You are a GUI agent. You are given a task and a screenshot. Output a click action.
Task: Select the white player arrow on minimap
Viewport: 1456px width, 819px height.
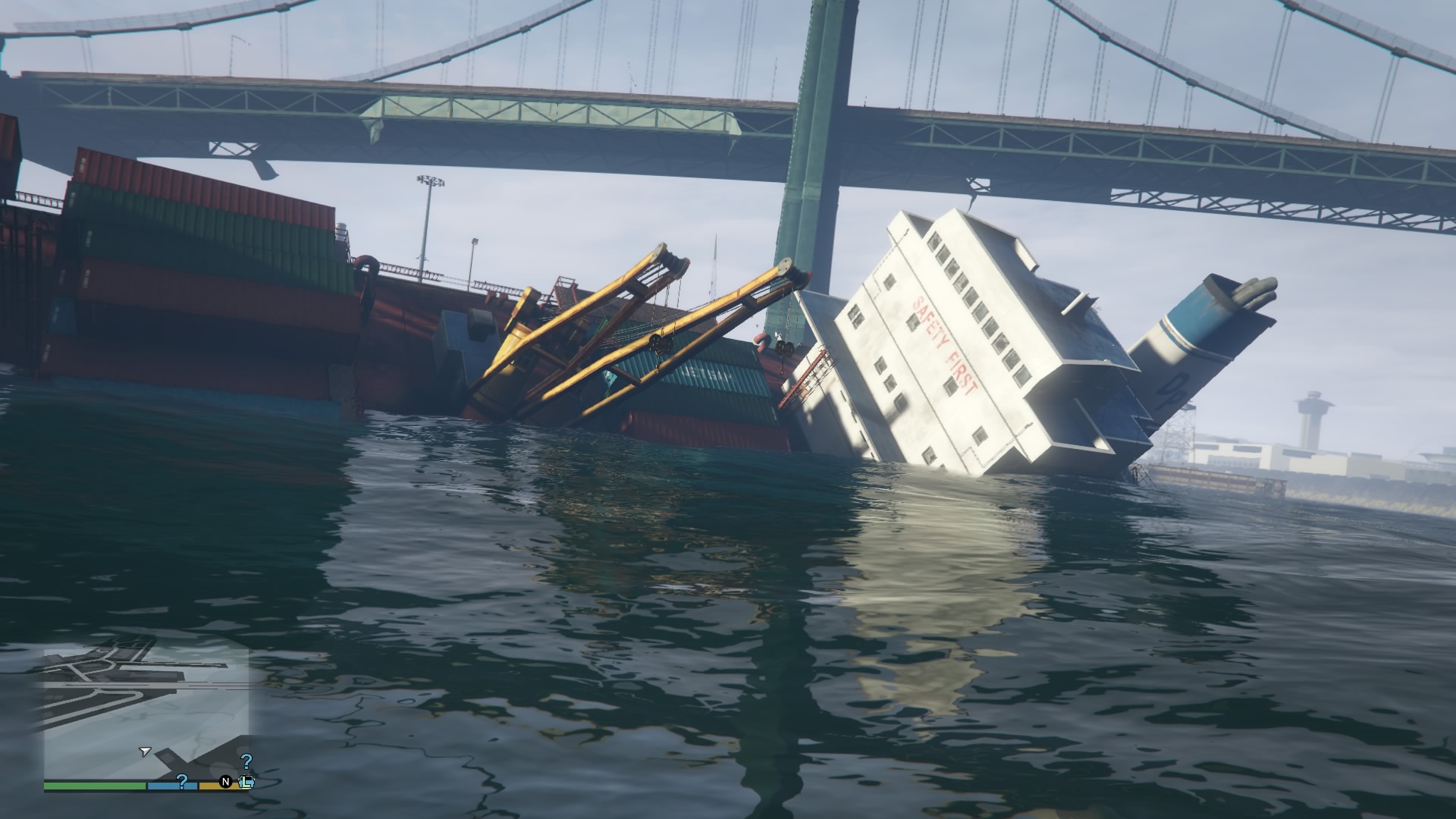pos(144,752)
